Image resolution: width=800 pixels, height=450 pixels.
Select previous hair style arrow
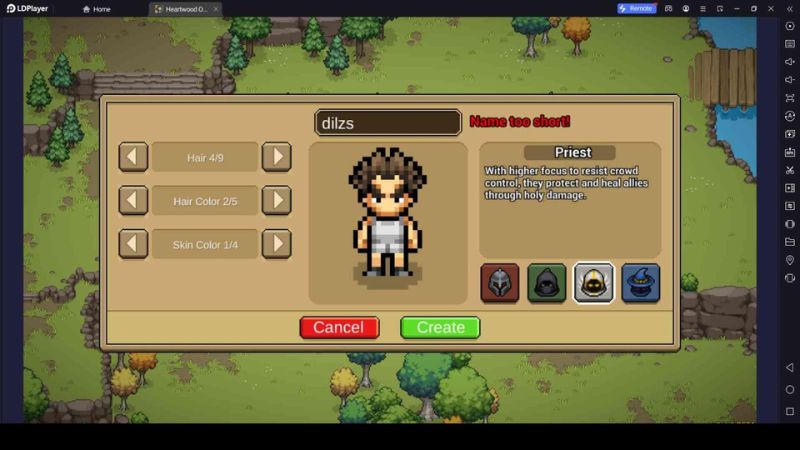[133, 157]
